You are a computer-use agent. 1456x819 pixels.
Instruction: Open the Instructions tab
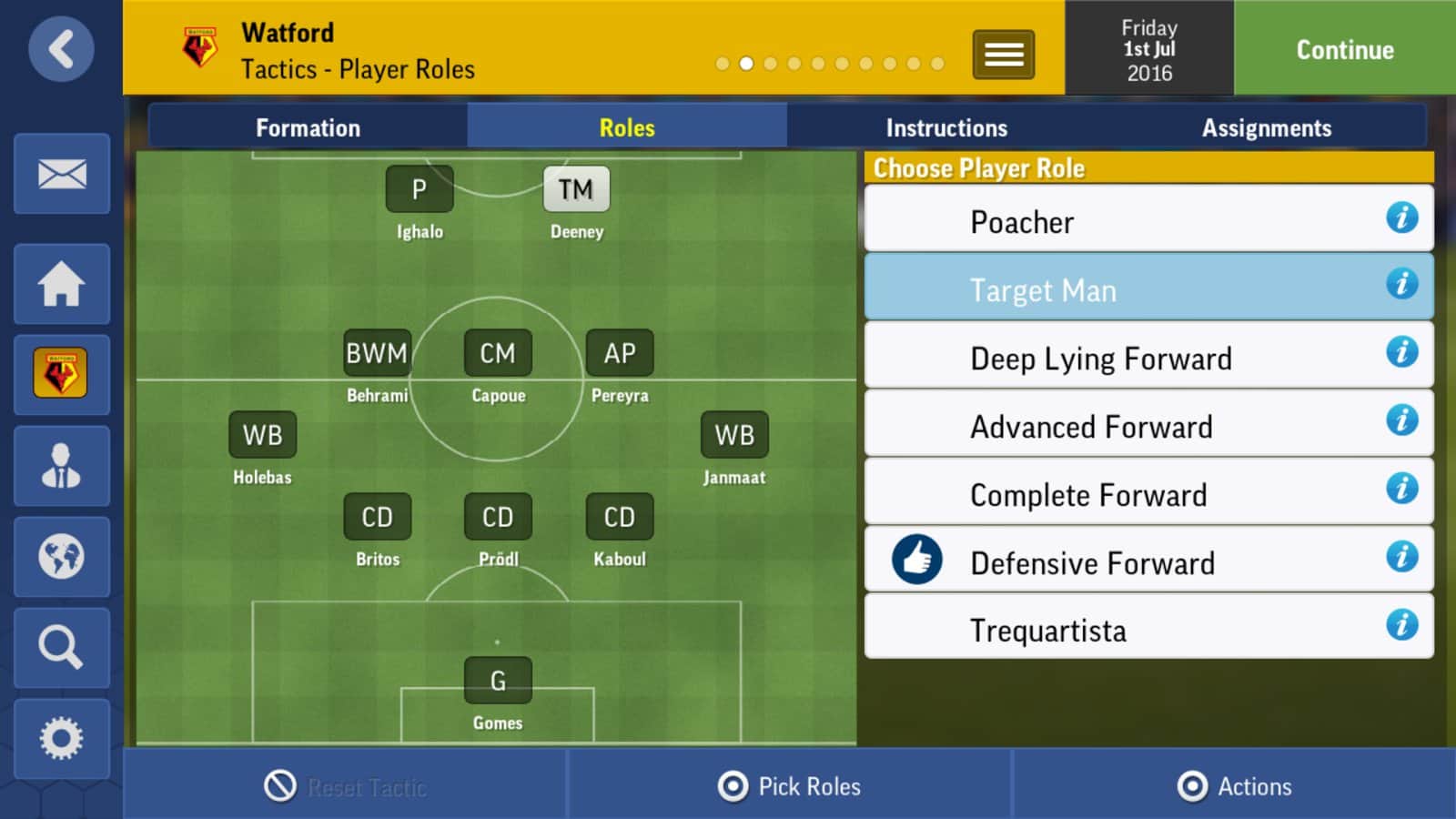coord(946,127)
